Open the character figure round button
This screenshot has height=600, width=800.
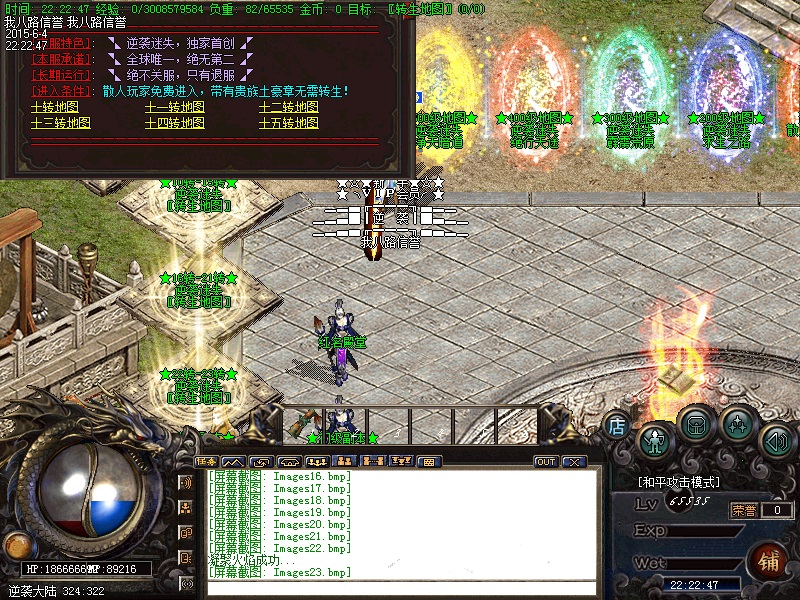point(655,438)
